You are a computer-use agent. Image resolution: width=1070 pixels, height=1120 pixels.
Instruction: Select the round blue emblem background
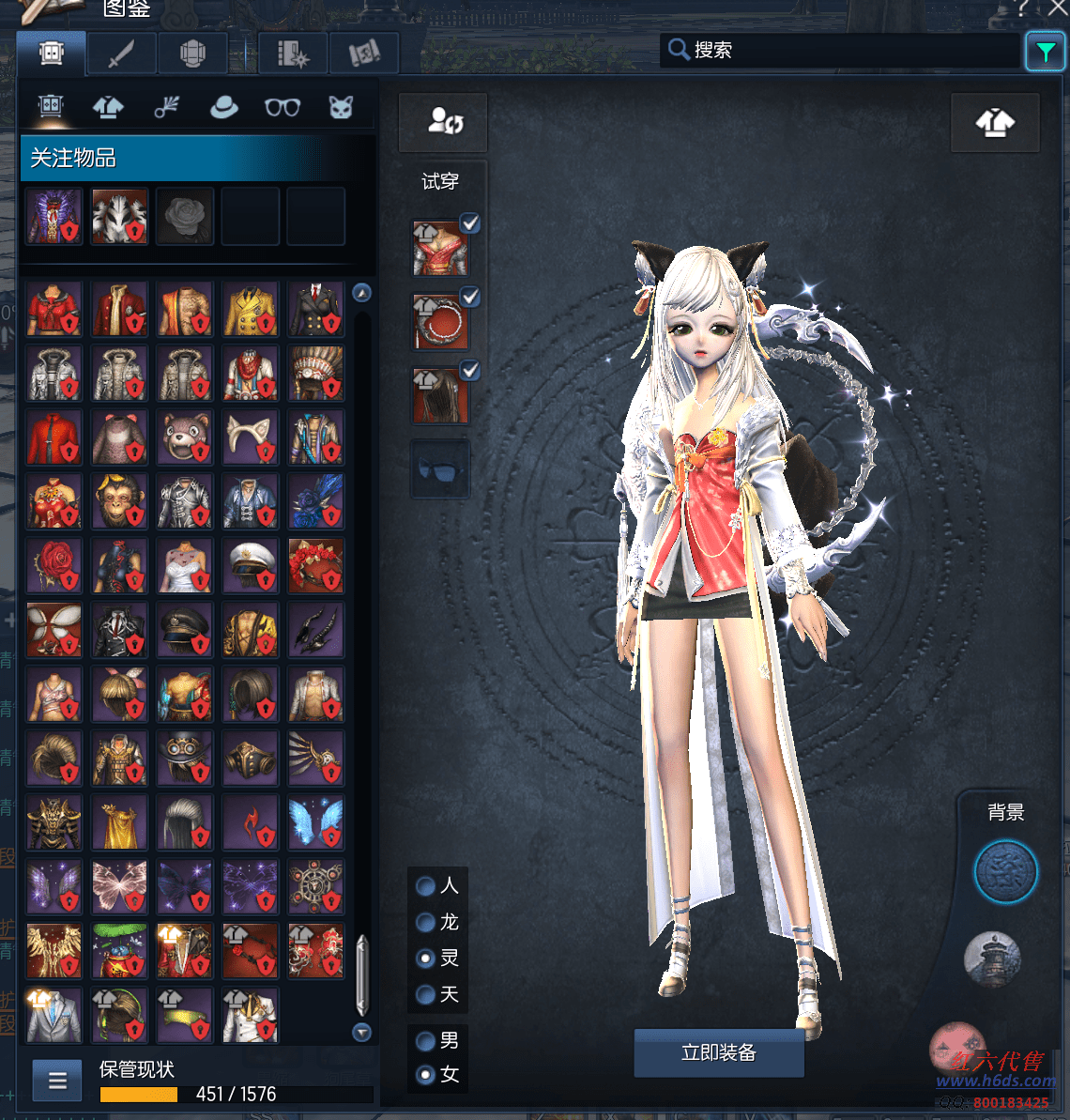(1005, 872)
